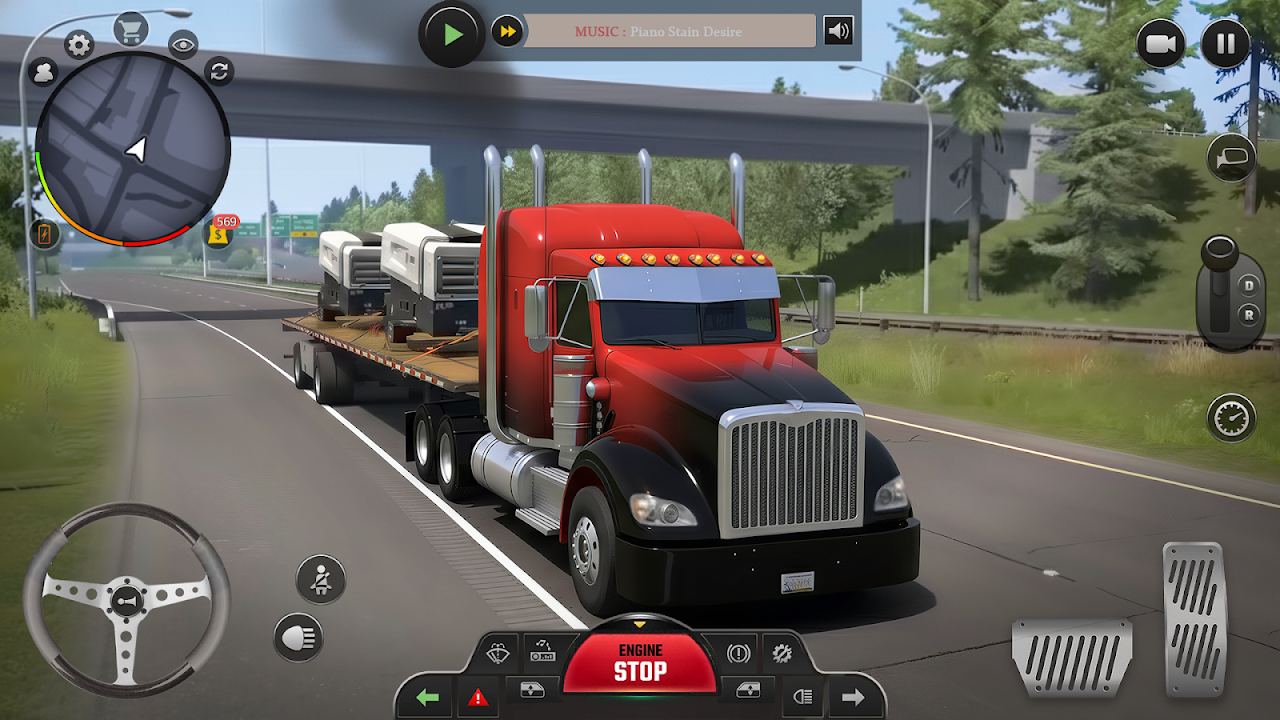Activate the left turn signal arrow
This screenshot has width=1280, height=720.
coord(428,697)
